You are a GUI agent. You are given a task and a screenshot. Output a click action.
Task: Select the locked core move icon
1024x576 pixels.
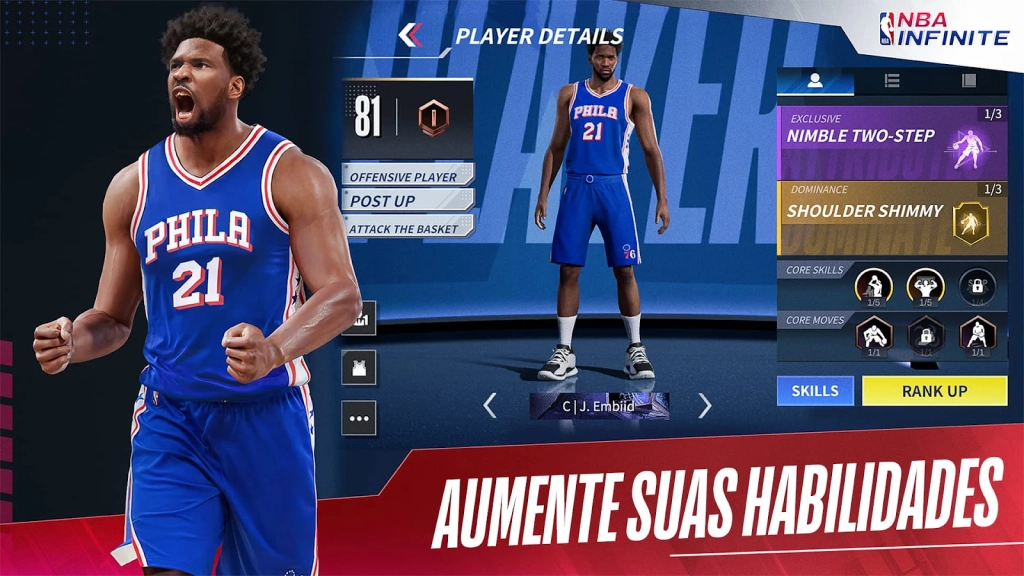pos(925,335)
